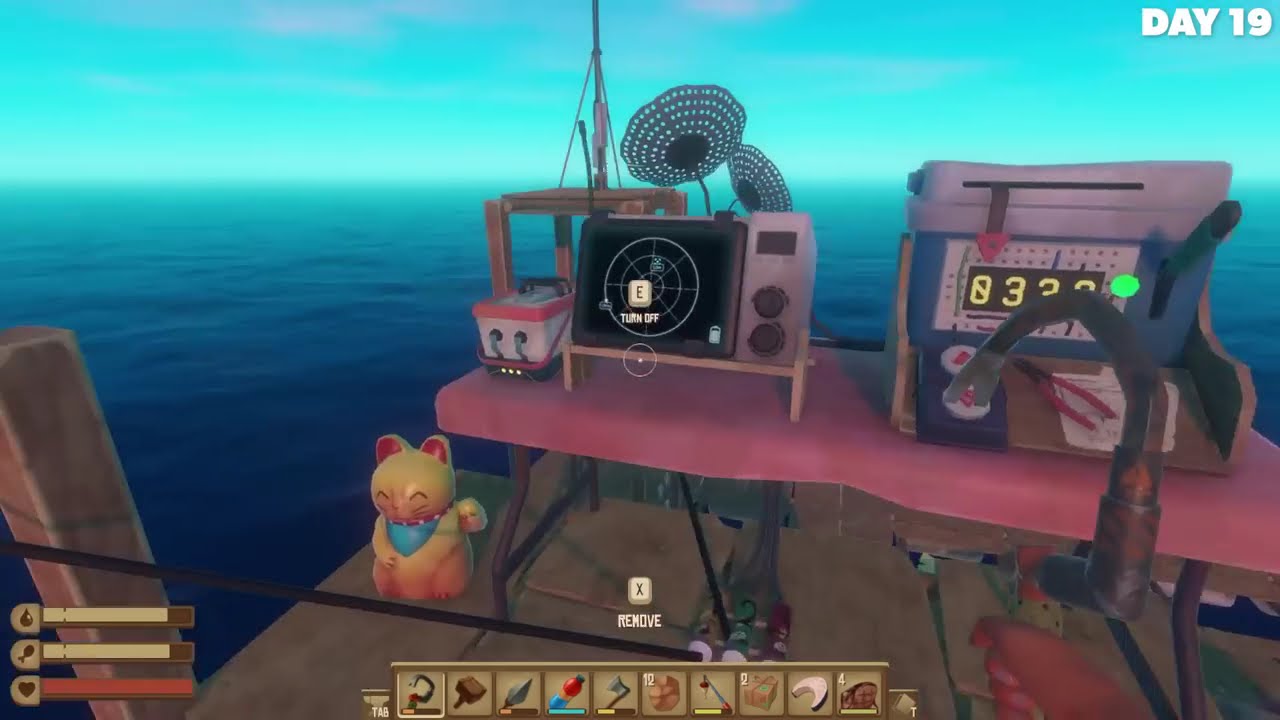Equip the axe in the hotbar

616,693
